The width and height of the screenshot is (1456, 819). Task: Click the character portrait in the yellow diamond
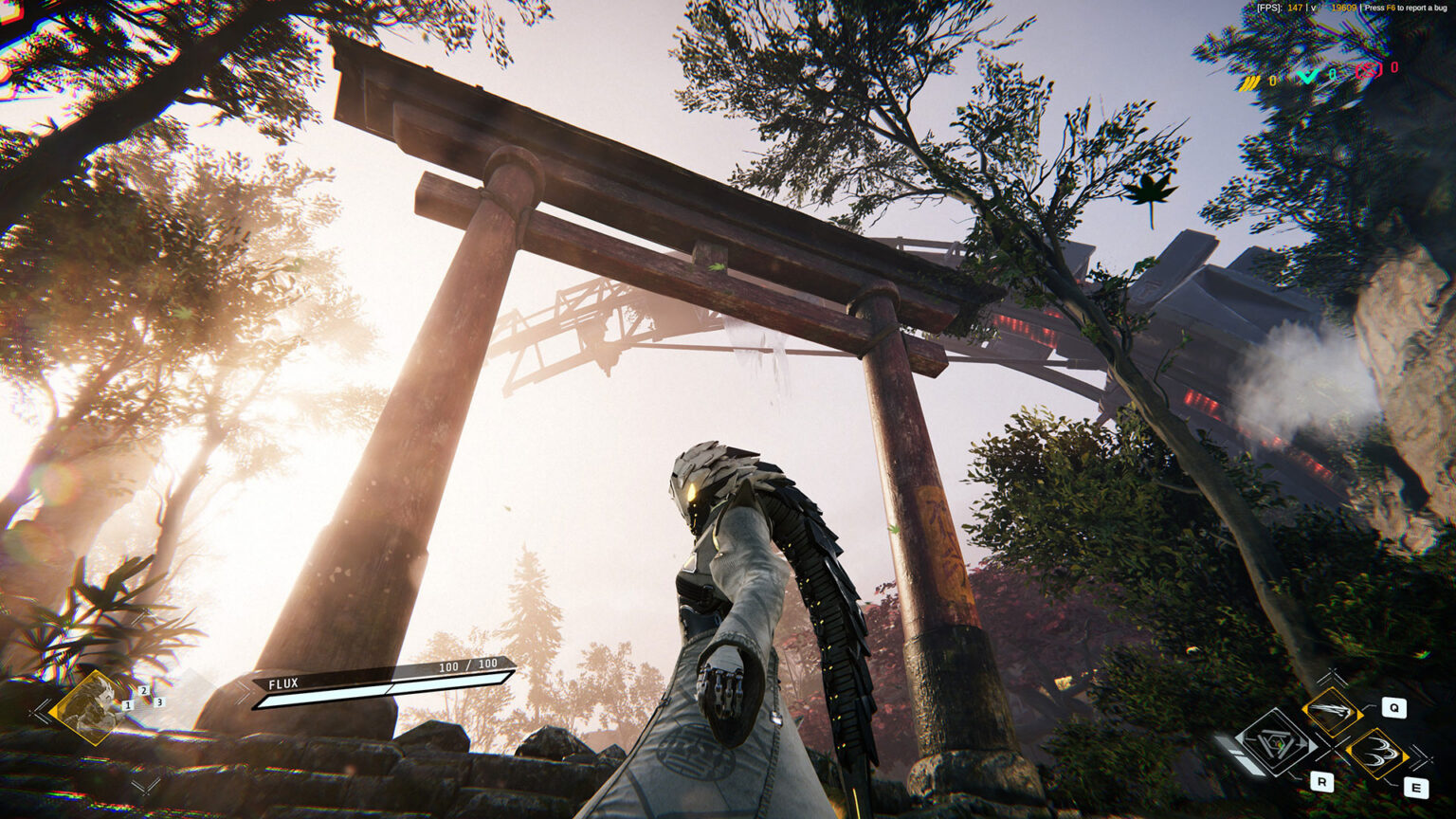click(87, 707)
